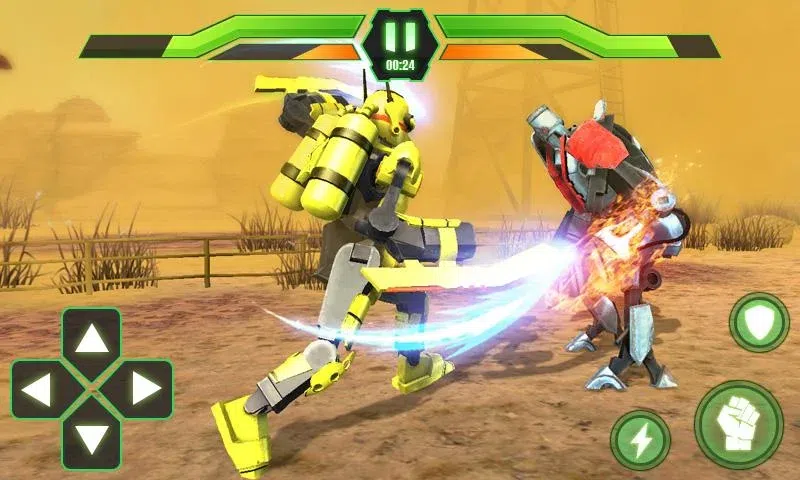Tap the down arrow on the D-pad
The width and height of the screenshot is (800, 480).
tap(92, 438)
